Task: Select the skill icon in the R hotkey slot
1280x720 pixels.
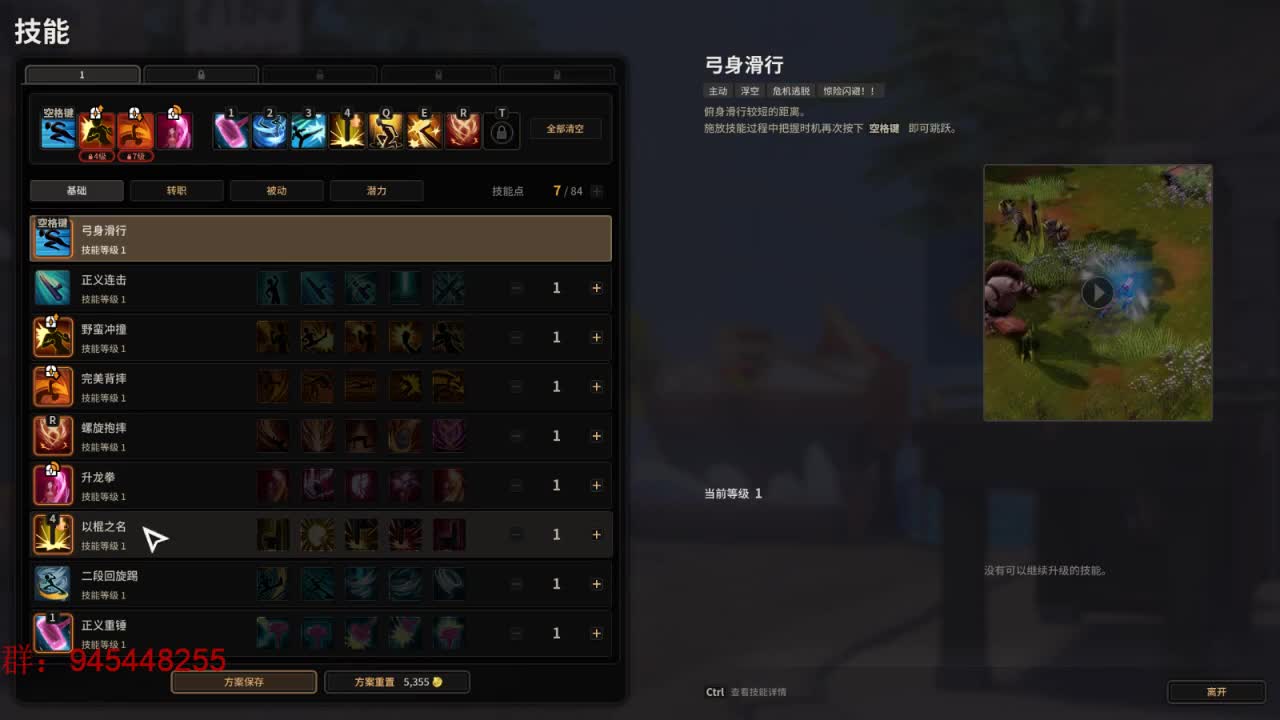Action: pos(462,130)
